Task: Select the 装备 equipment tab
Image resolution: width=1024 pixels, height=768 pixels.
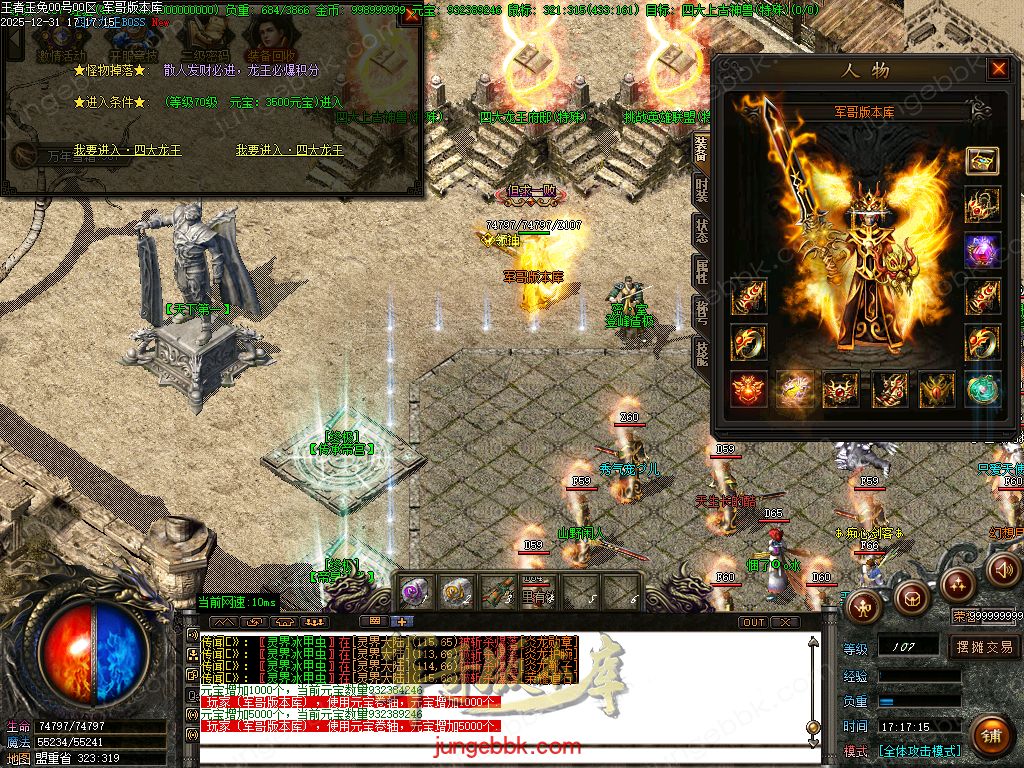Action: (701, 147)
